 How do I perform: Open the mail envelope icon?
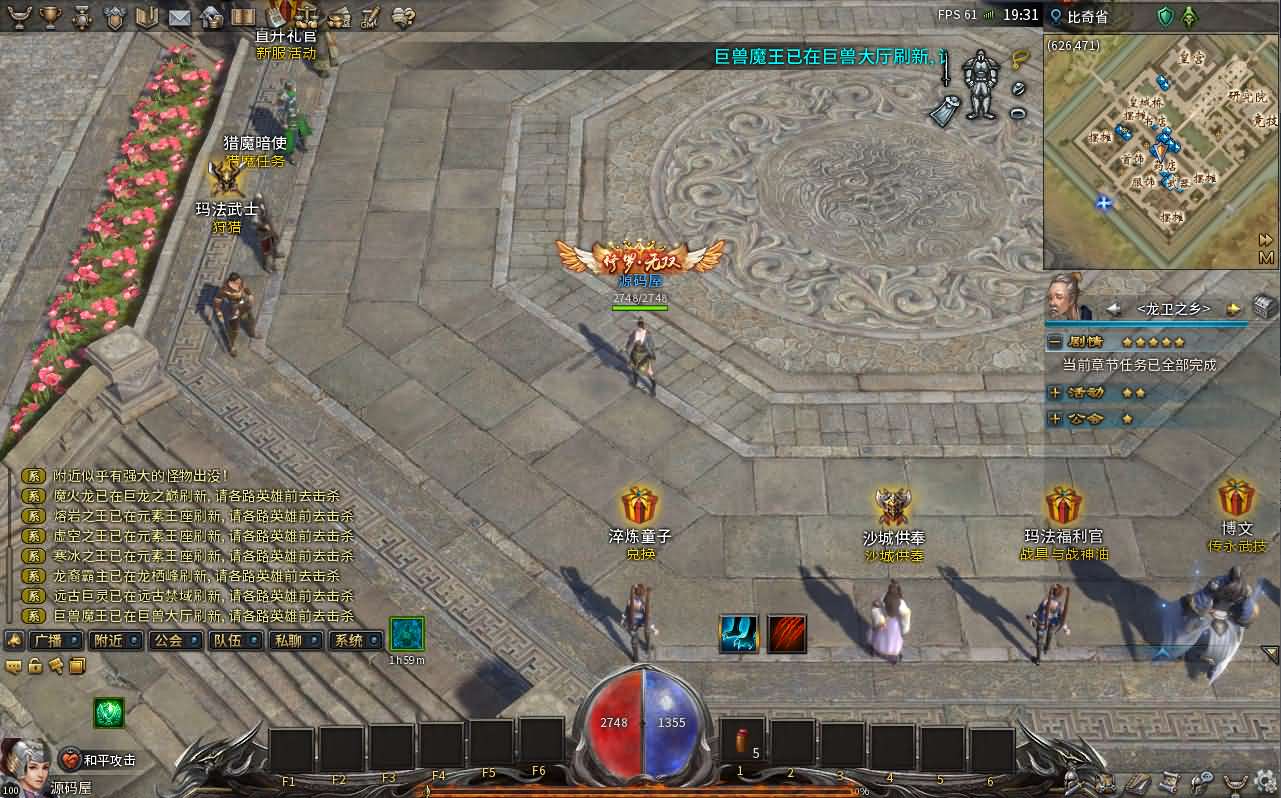179,17
